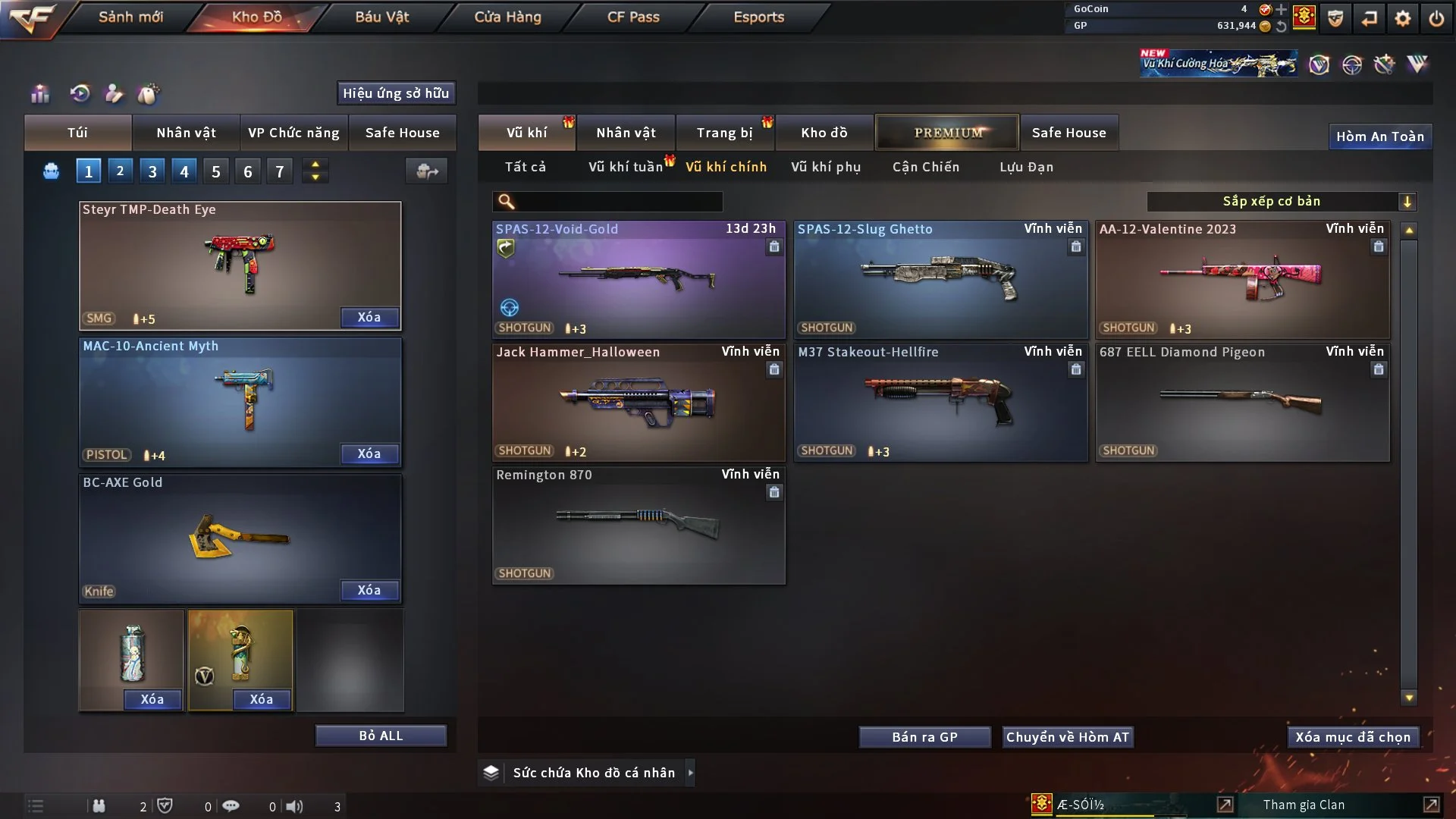Switch to bag preset 3
The image size is (1456, 819).
click(x=152, y=171)
